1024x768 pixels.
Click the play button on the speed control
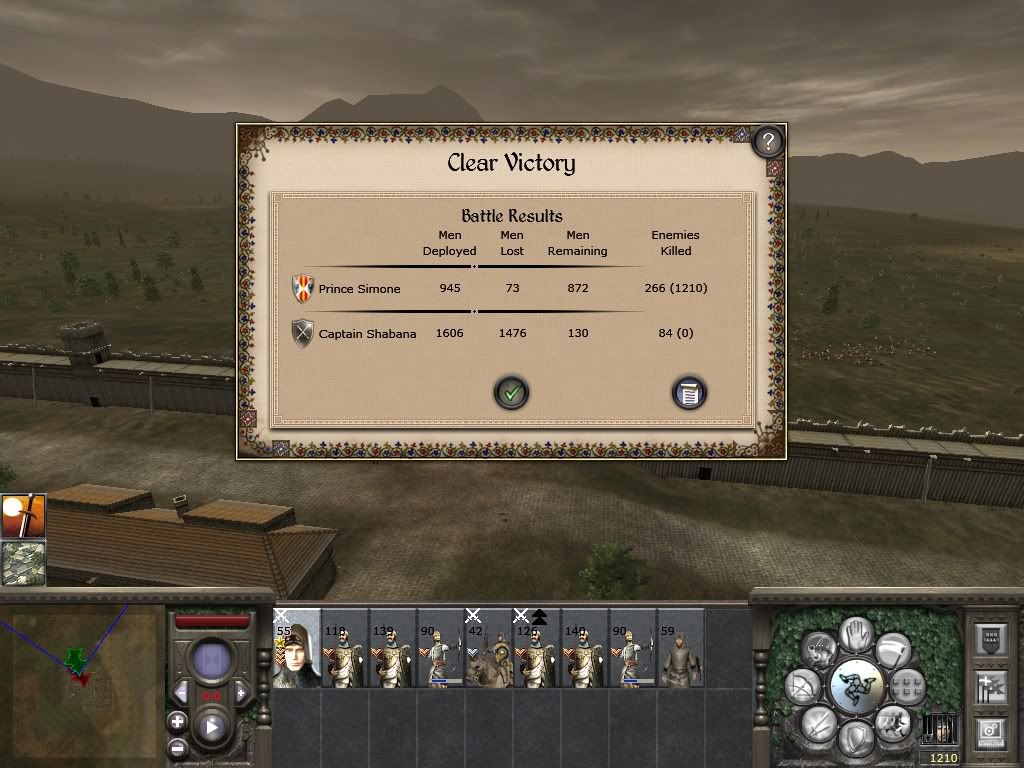(x=212, y=727)
